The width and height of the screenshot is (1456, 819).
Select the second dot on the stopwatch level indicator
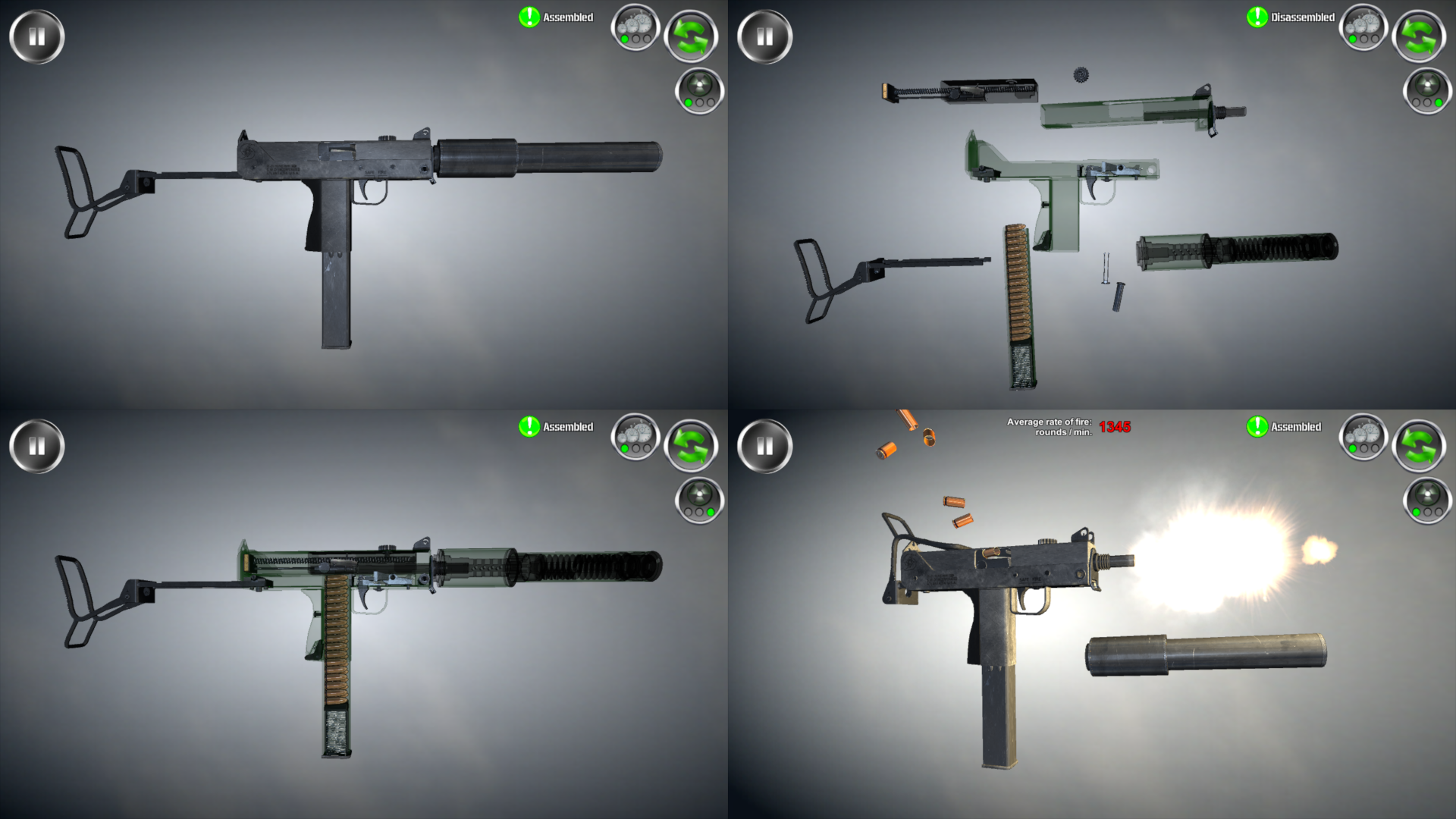635,39
